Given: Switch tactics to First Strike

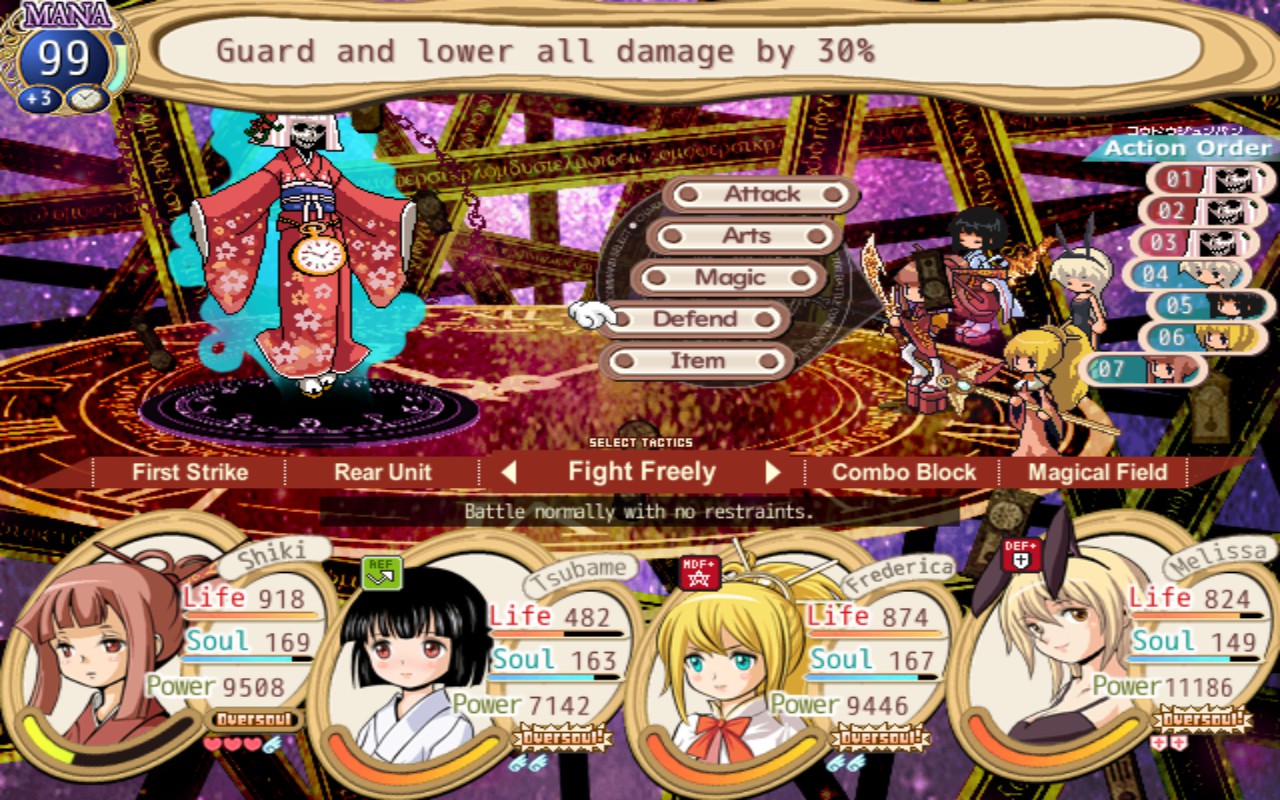Looking at the screenshot, I should point(190,473).
